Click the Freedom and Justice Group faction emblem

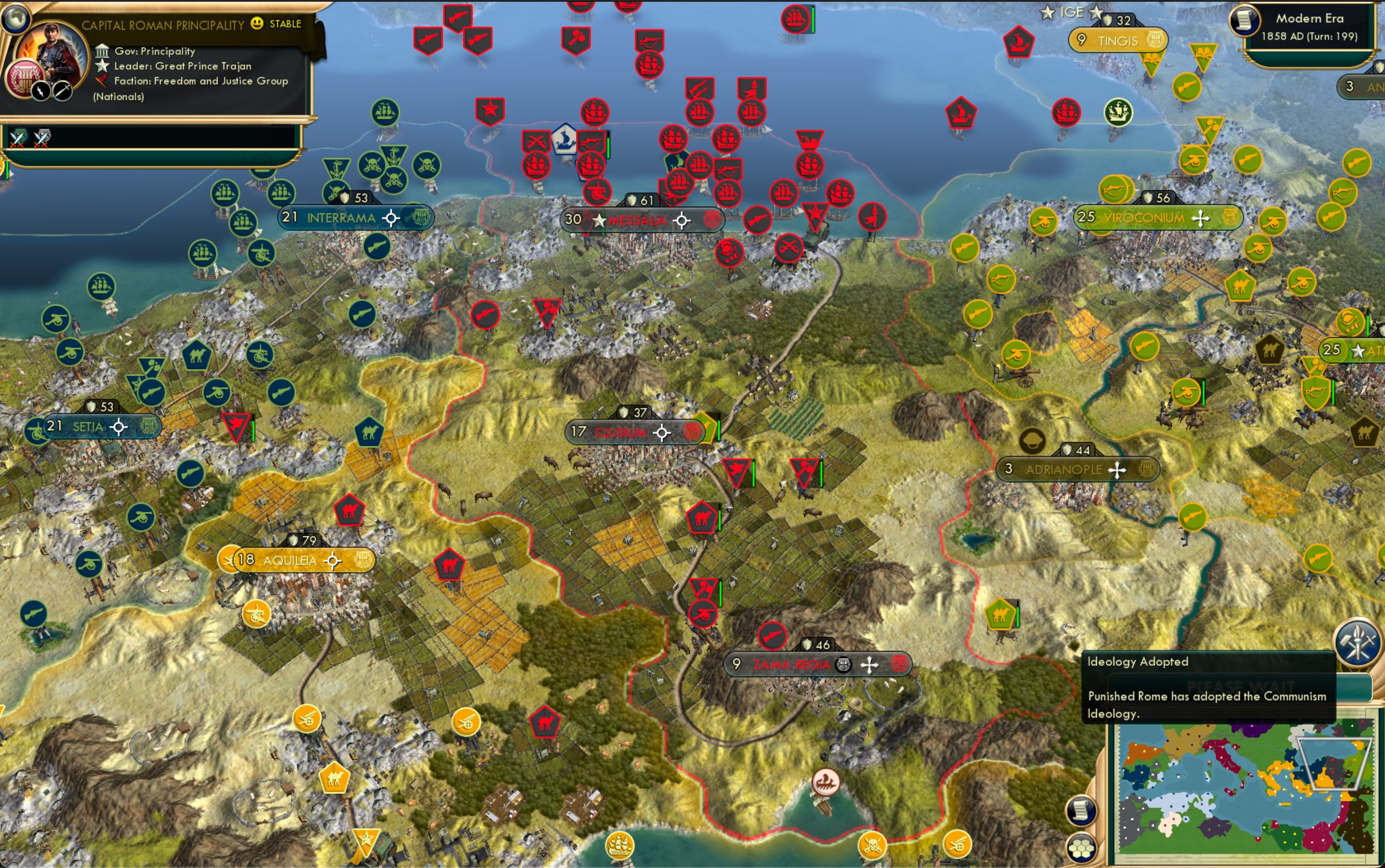pos(101,81)
